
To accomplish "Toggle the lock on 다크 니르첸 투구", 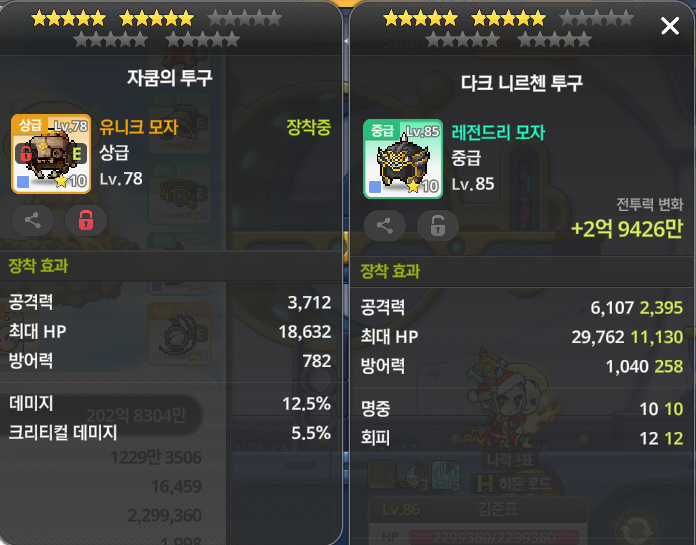I will point(437,225).
